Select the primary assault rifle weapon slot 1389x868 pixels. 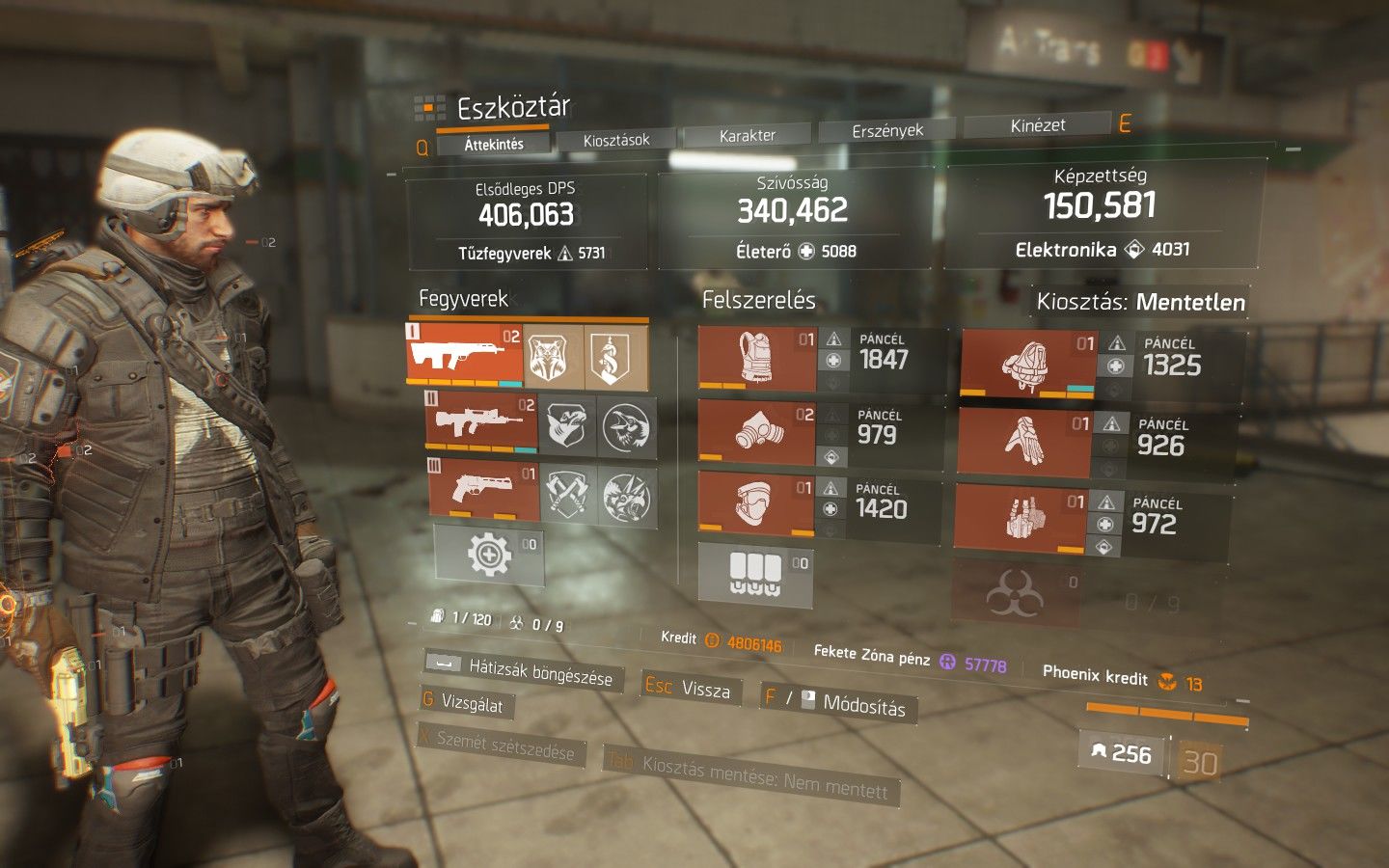pos(465,355)
